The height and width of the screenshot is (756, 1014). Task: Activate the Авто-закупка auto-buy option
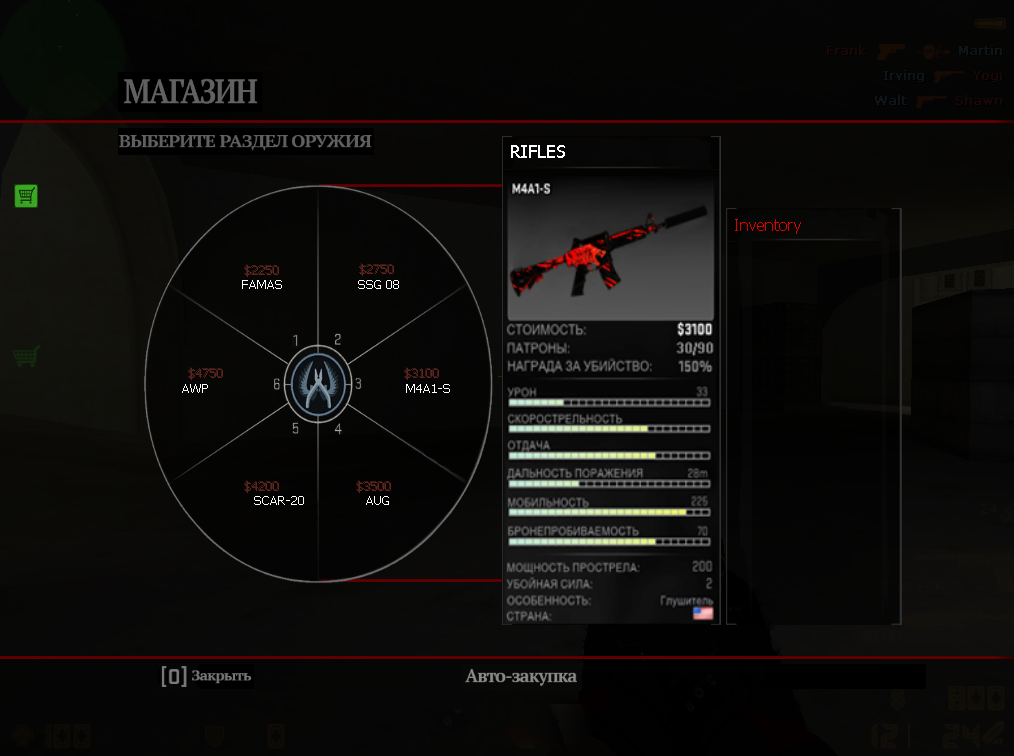click(x=521, y=676)
